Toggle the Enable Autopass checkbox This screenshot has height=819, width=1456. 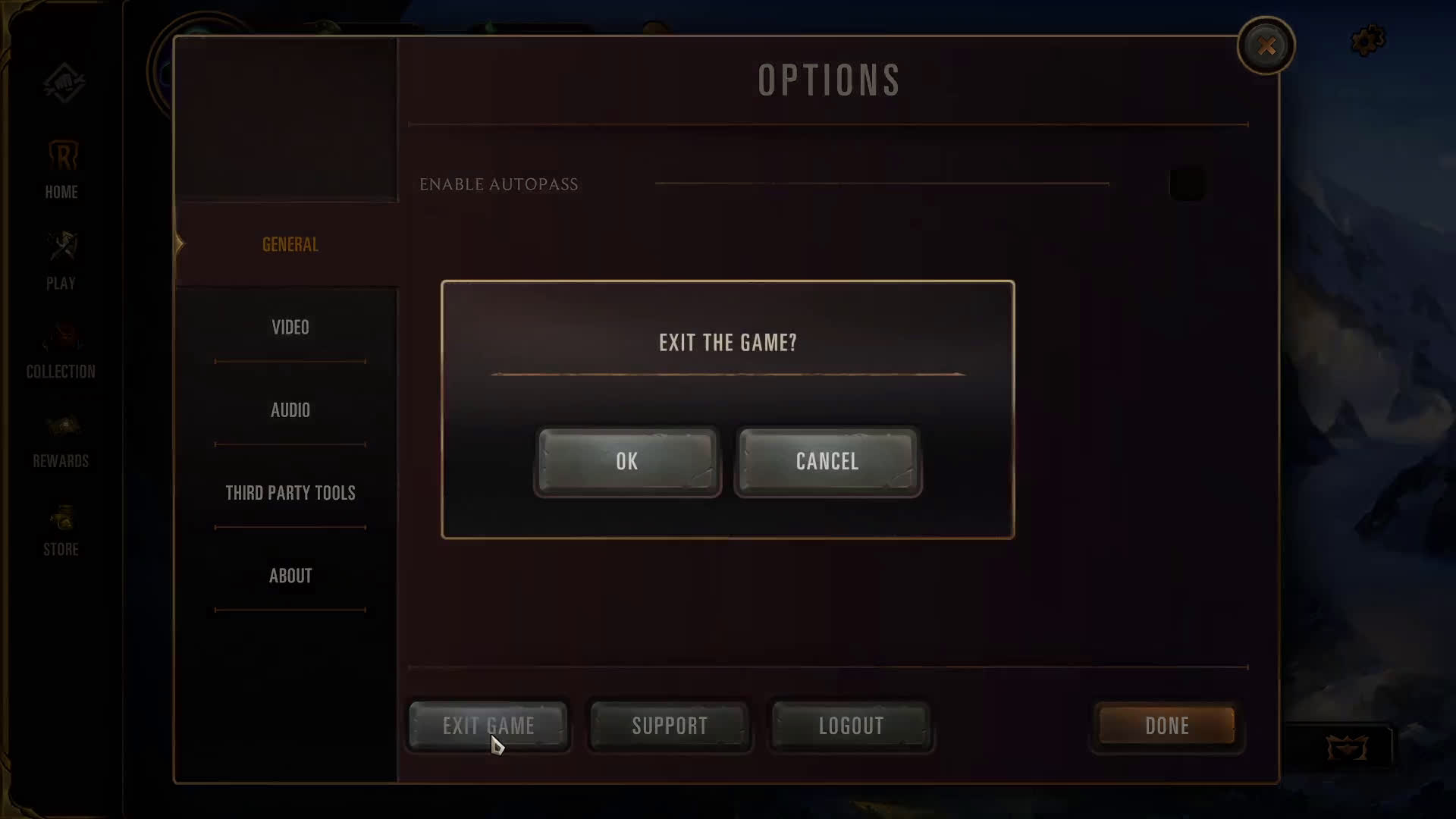(1187, 184)
